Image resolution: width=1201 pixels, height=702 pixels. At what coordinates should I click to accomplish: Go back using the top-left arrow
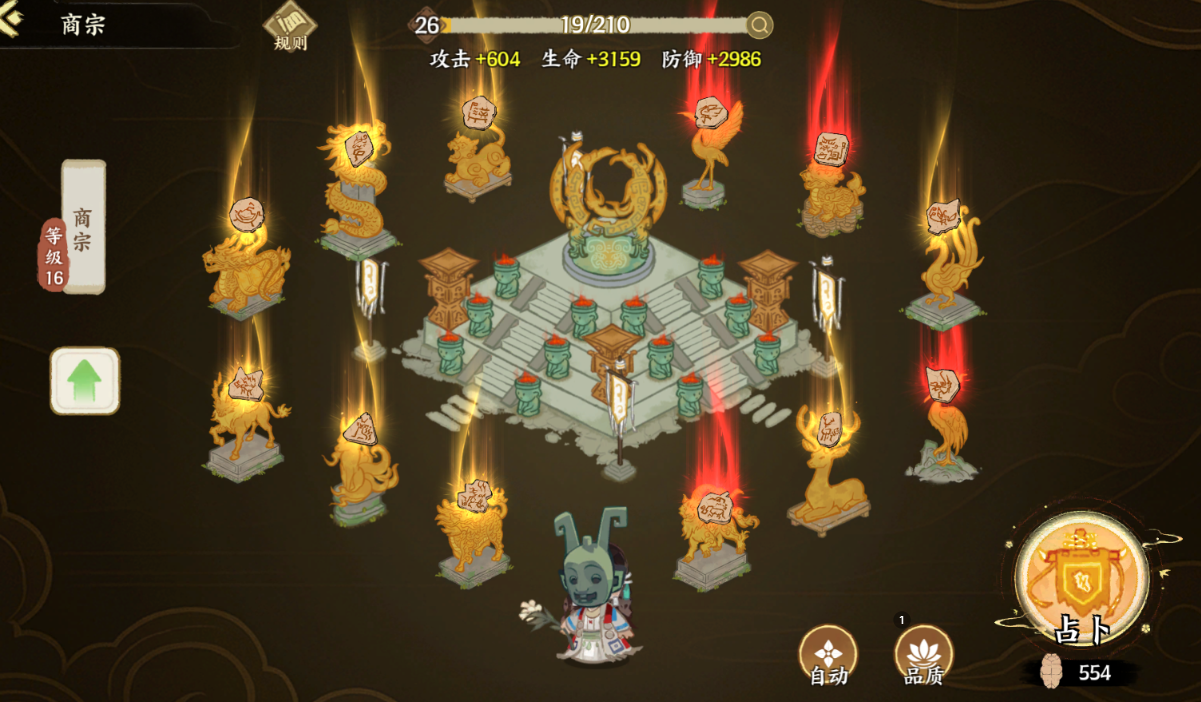pyautogui.click(x=12, y=23)
